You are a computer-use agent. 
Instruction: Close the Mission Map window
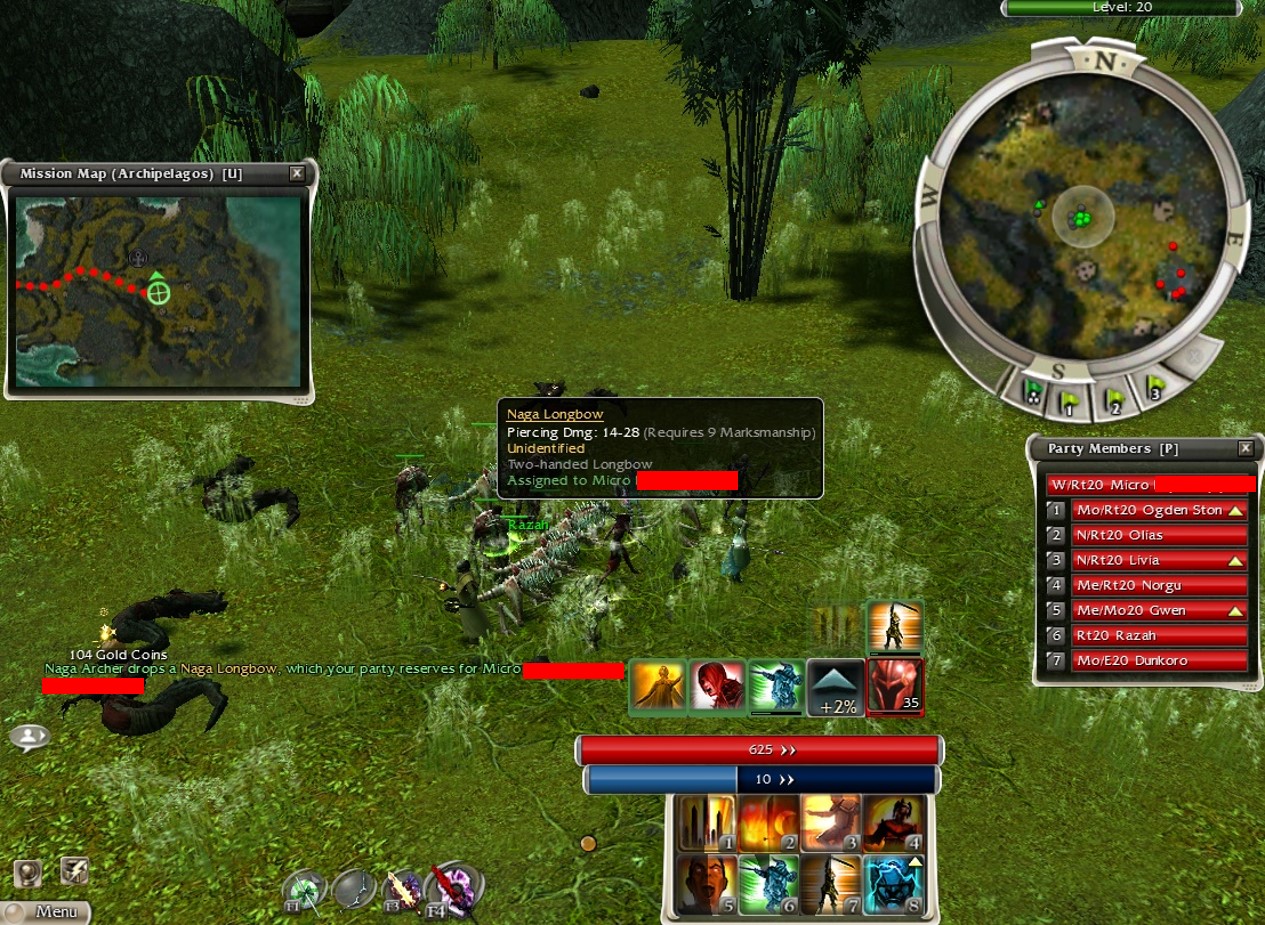coord(296,173)
